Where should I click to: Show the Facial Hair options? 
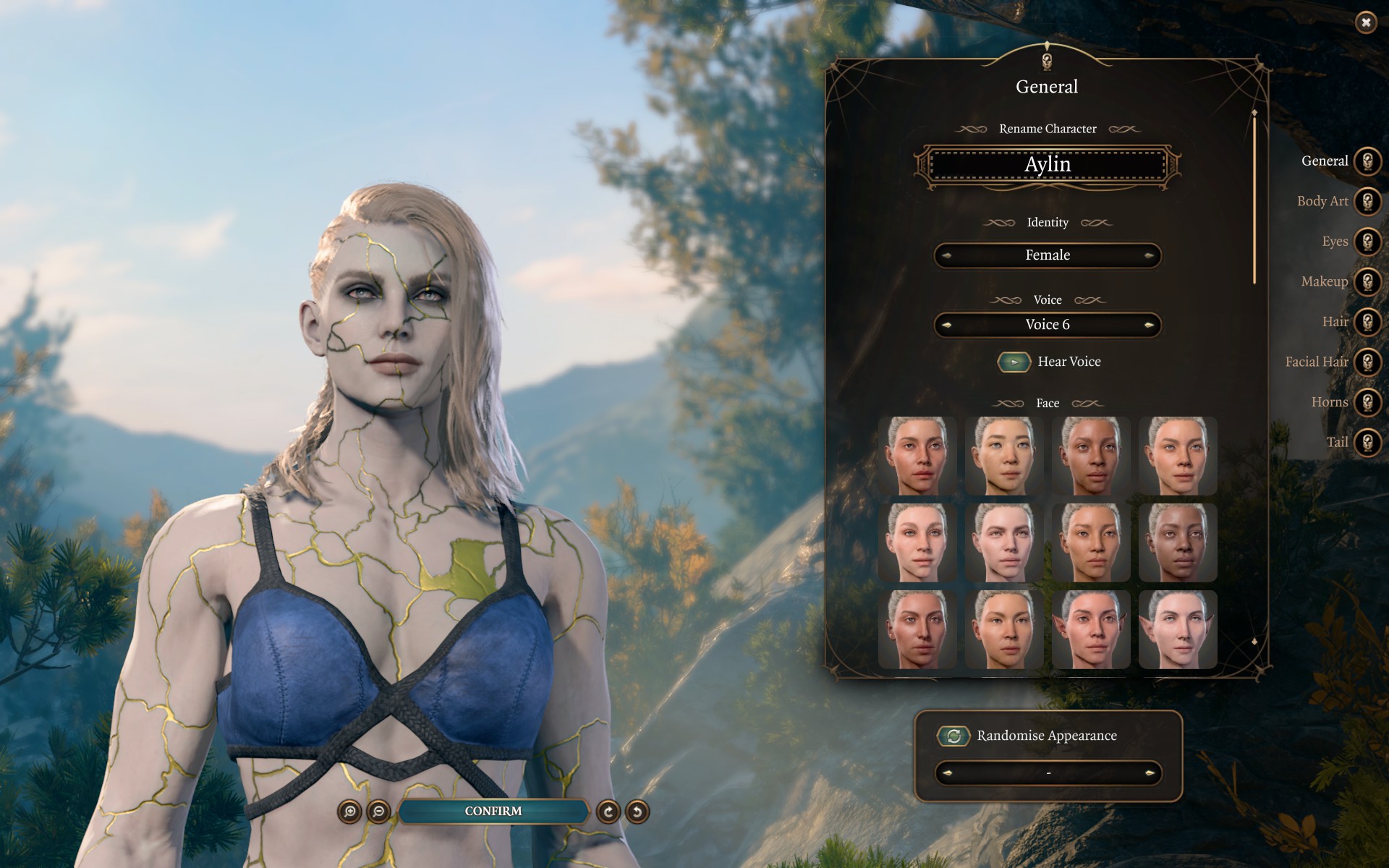pyautogui.click(x=1367, y=362)
